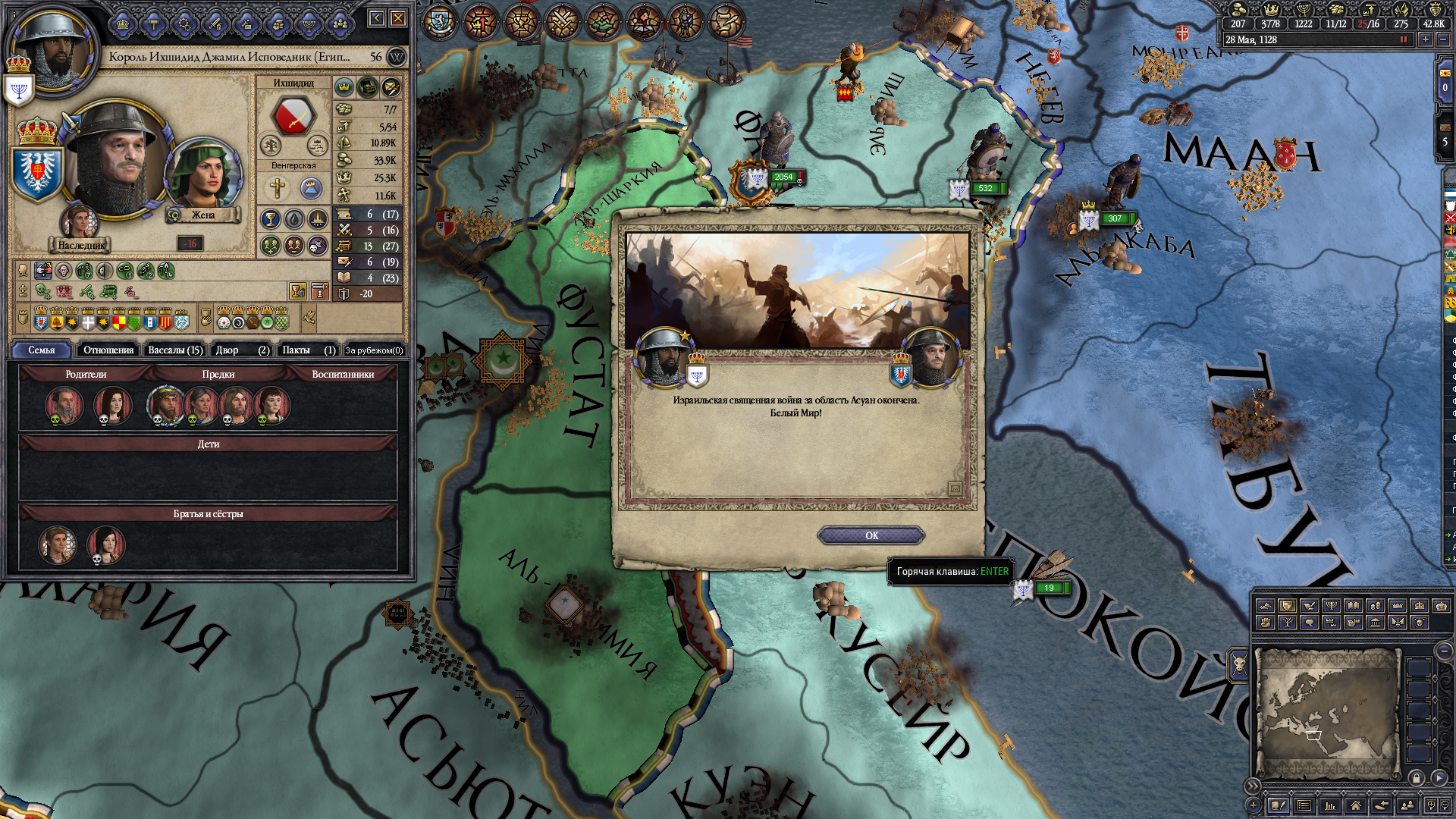Open the Вассалы (15) tab

pos(175,350)
